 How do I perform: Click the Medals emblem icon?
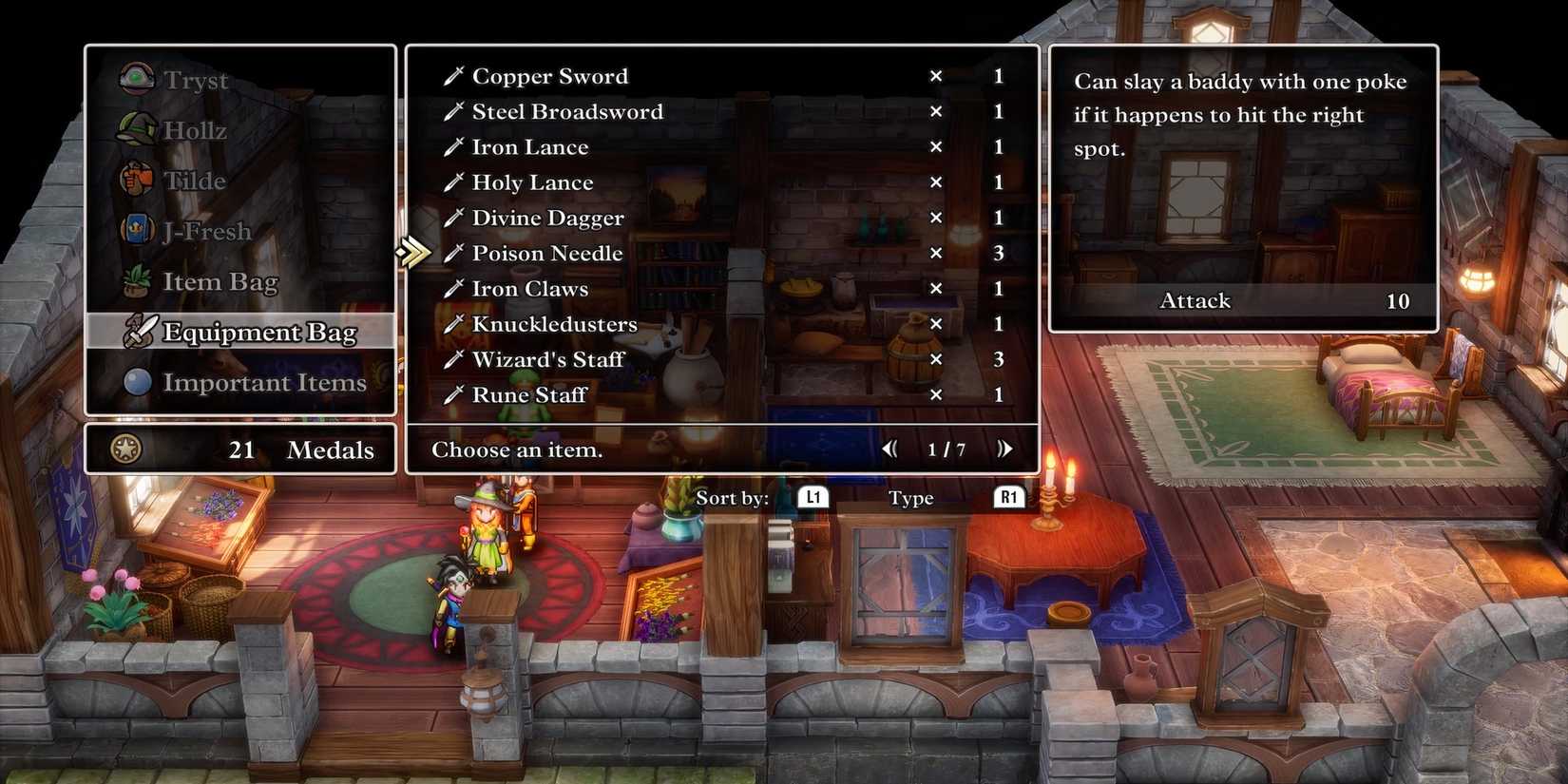click(x=124, y=449)
